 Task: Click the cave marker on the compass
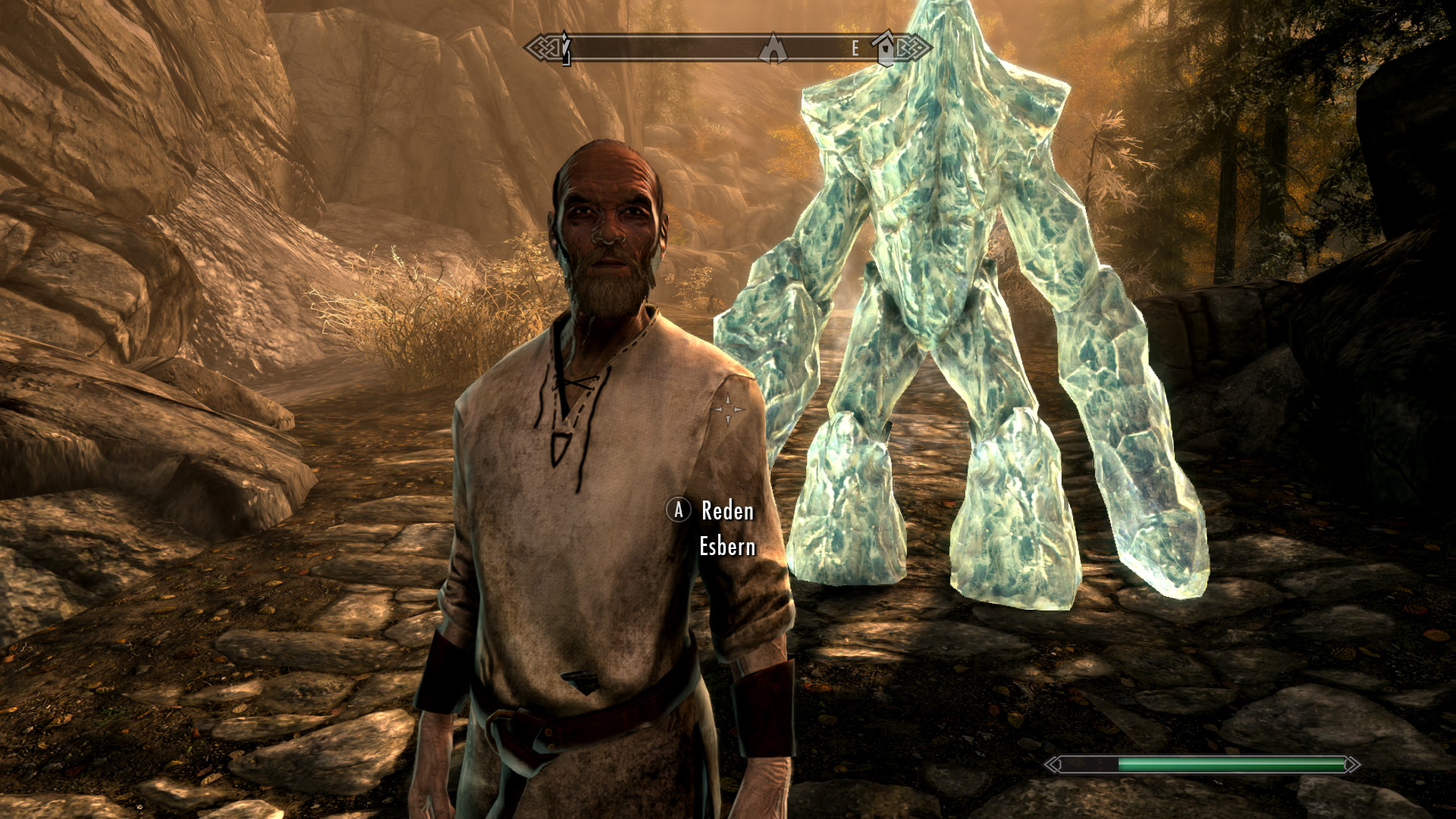coord(773,49)
